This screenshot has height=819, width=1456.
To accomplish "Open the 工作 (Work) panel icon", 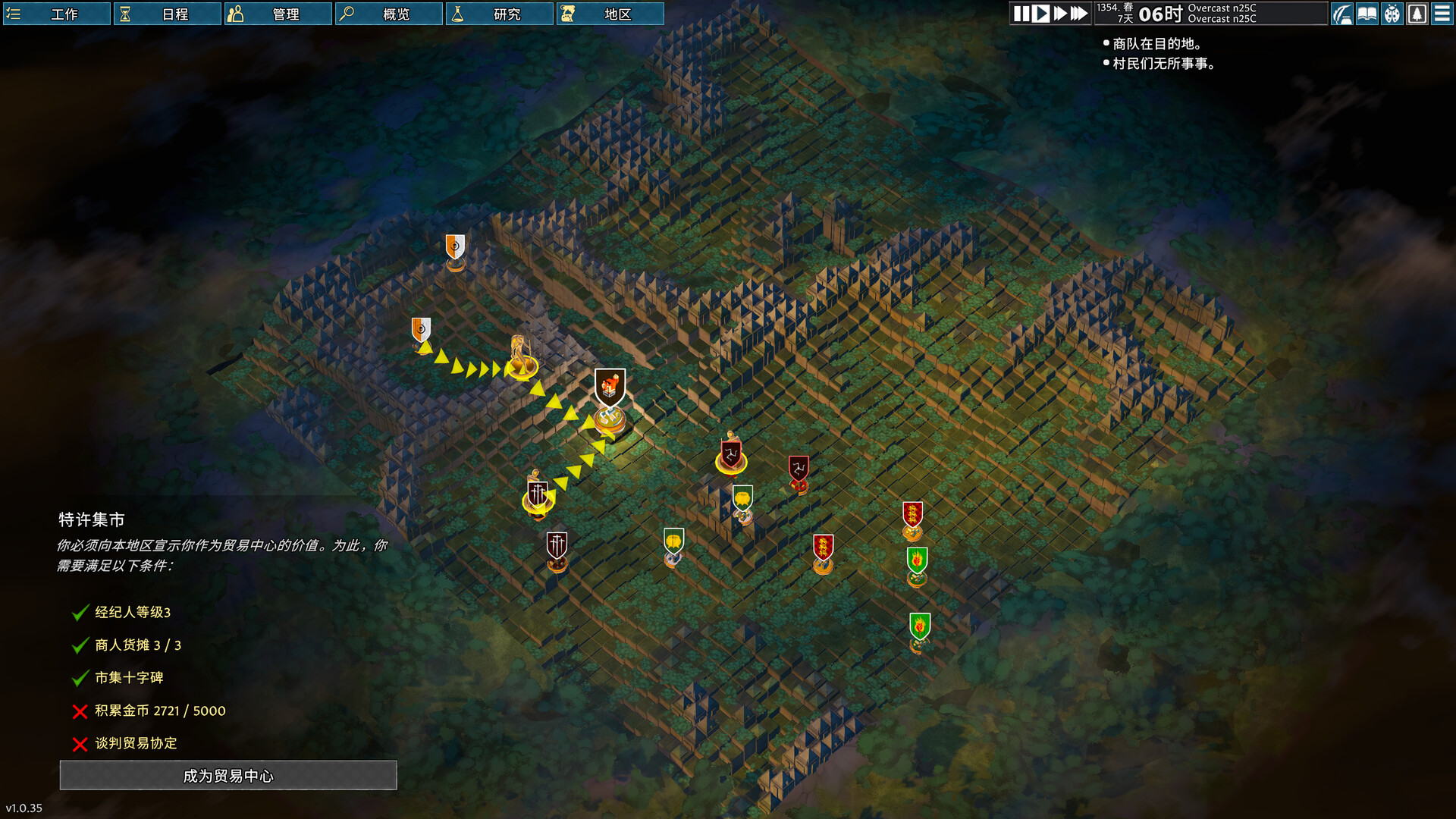I will pos(14,13).
